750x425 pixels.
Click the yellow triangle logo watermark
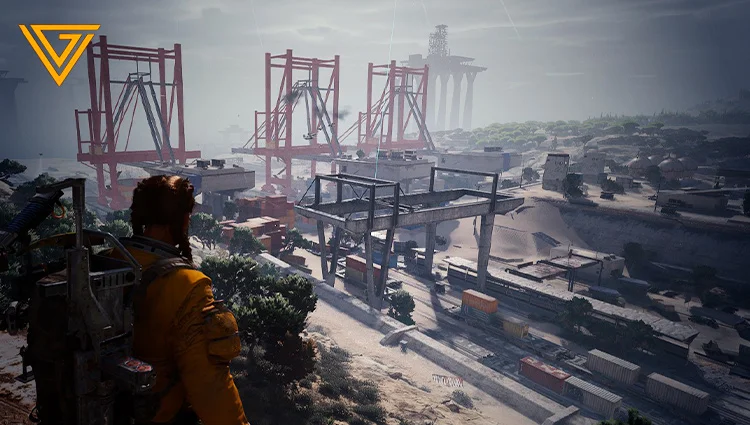pos(59,50)
